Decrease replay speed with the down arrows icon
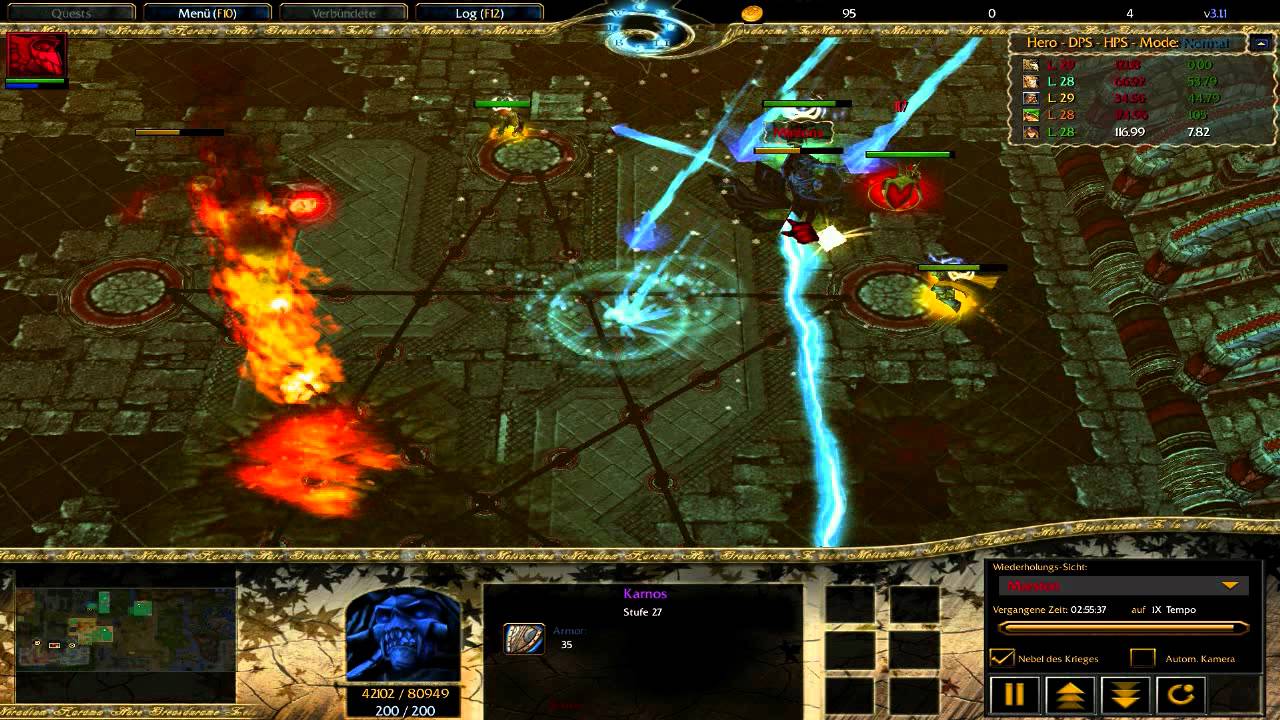Screen dimensions: 1280x720 [1124, 694]
